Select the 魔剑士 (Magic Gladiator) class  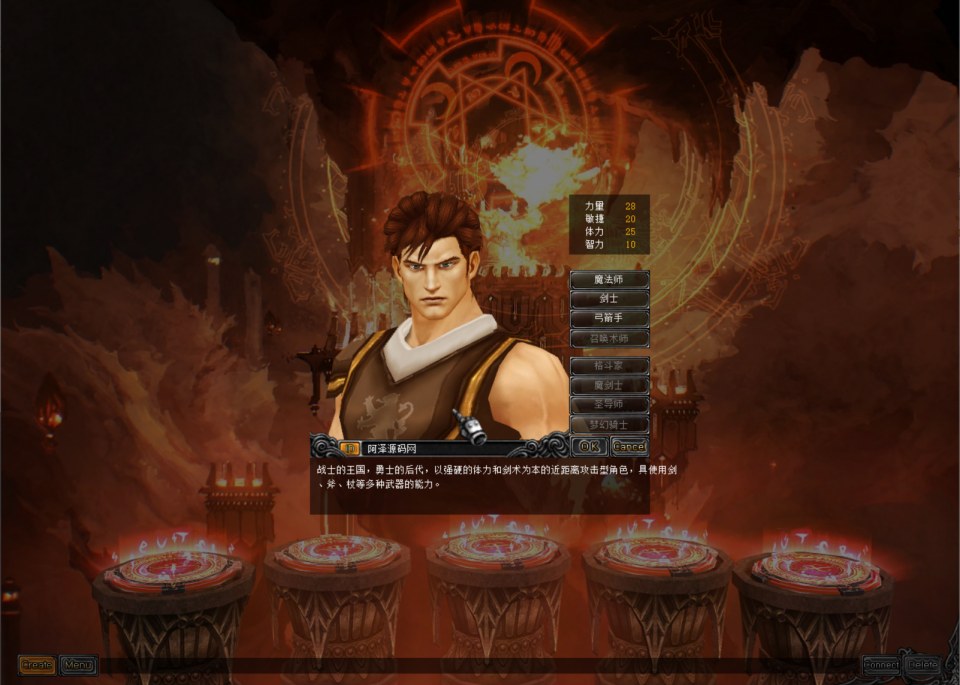(x=609, y=385)
